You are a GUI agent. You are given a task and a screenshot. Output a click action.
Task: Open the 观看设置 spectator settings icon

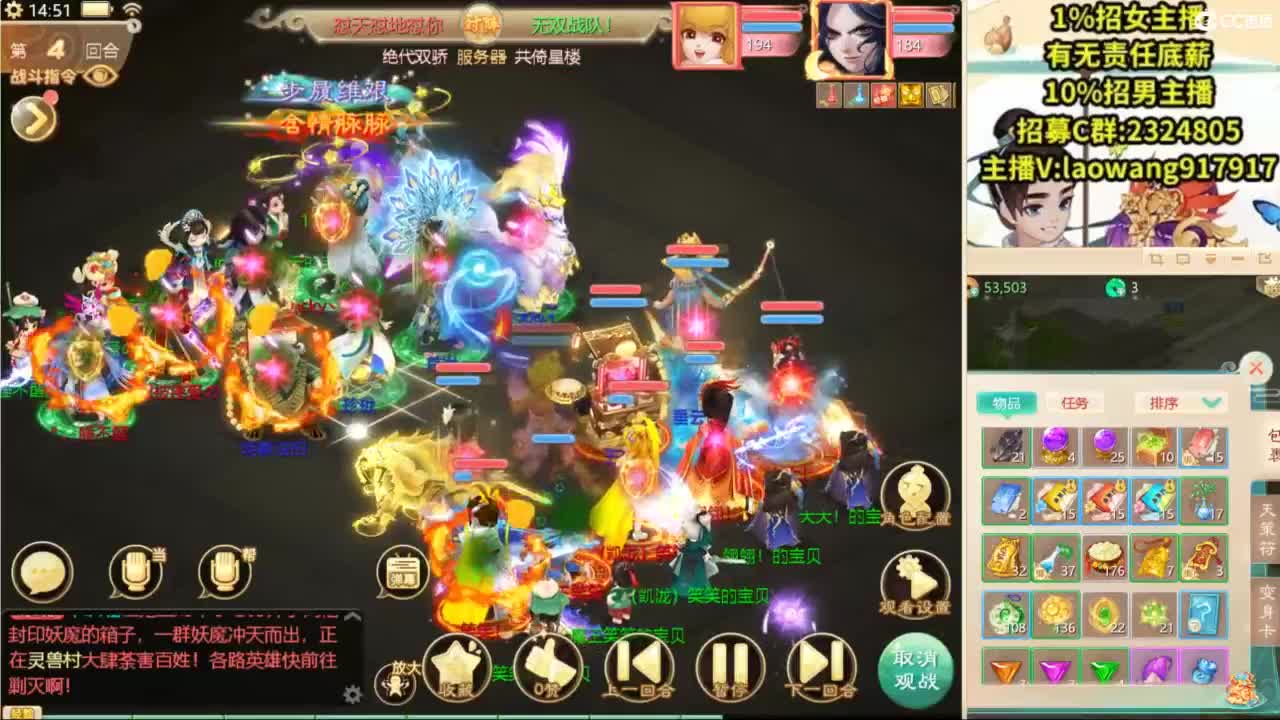point(916,580)
